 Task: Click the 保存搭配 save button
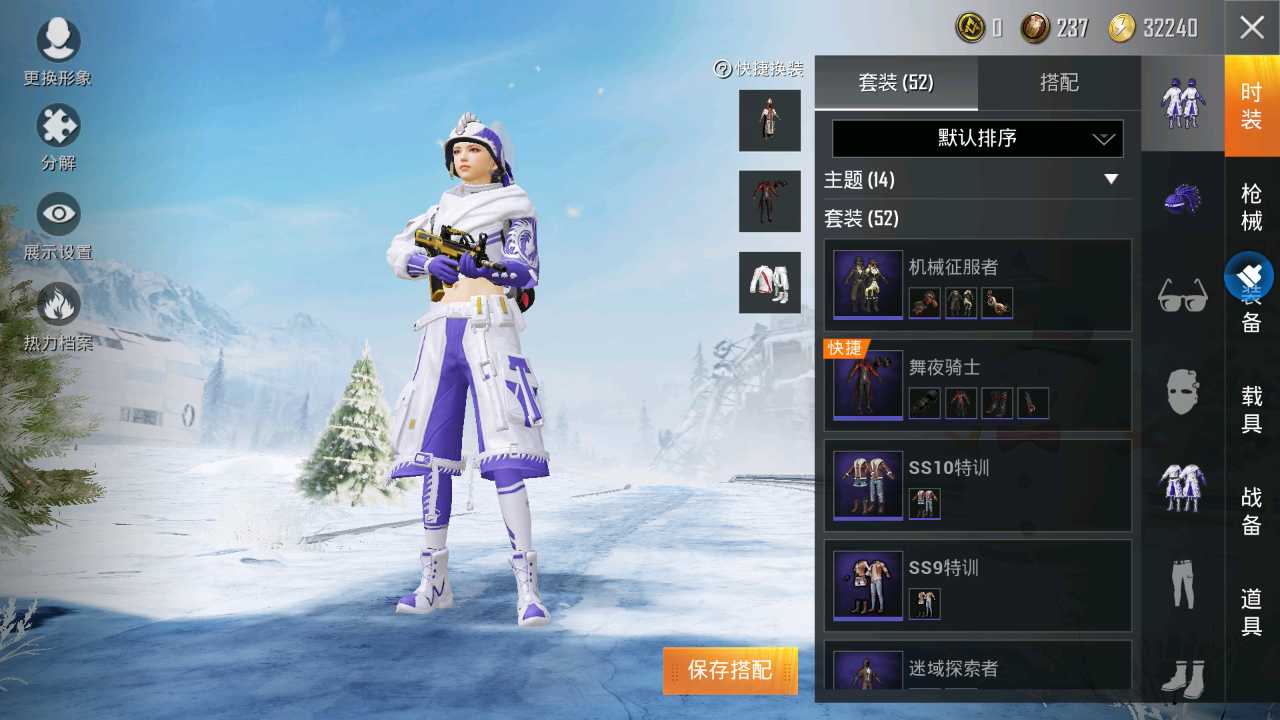pyautogui.click(x=731, y=672)
